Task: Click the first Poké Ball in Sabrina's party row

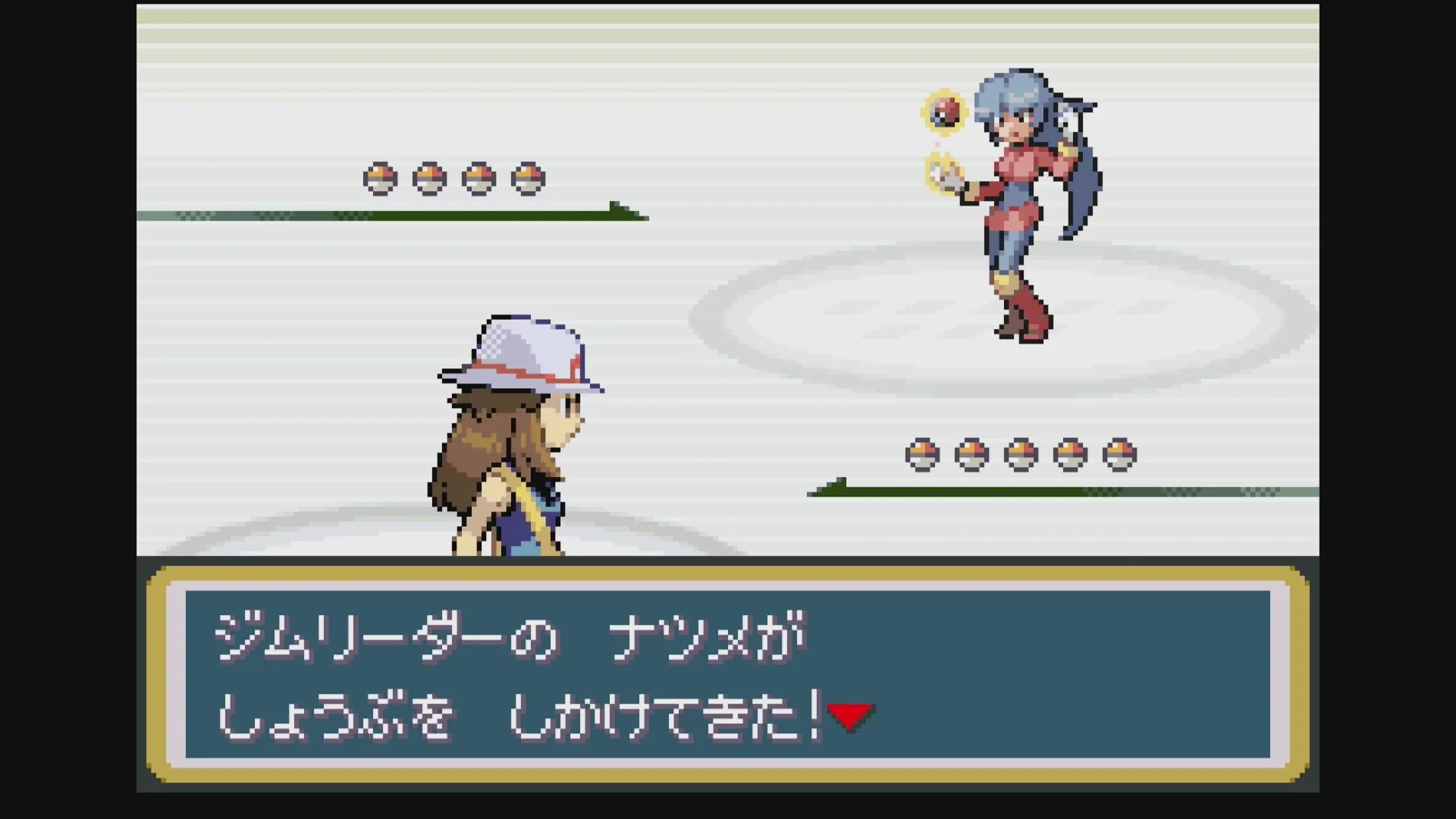Action: pos(378,180)
